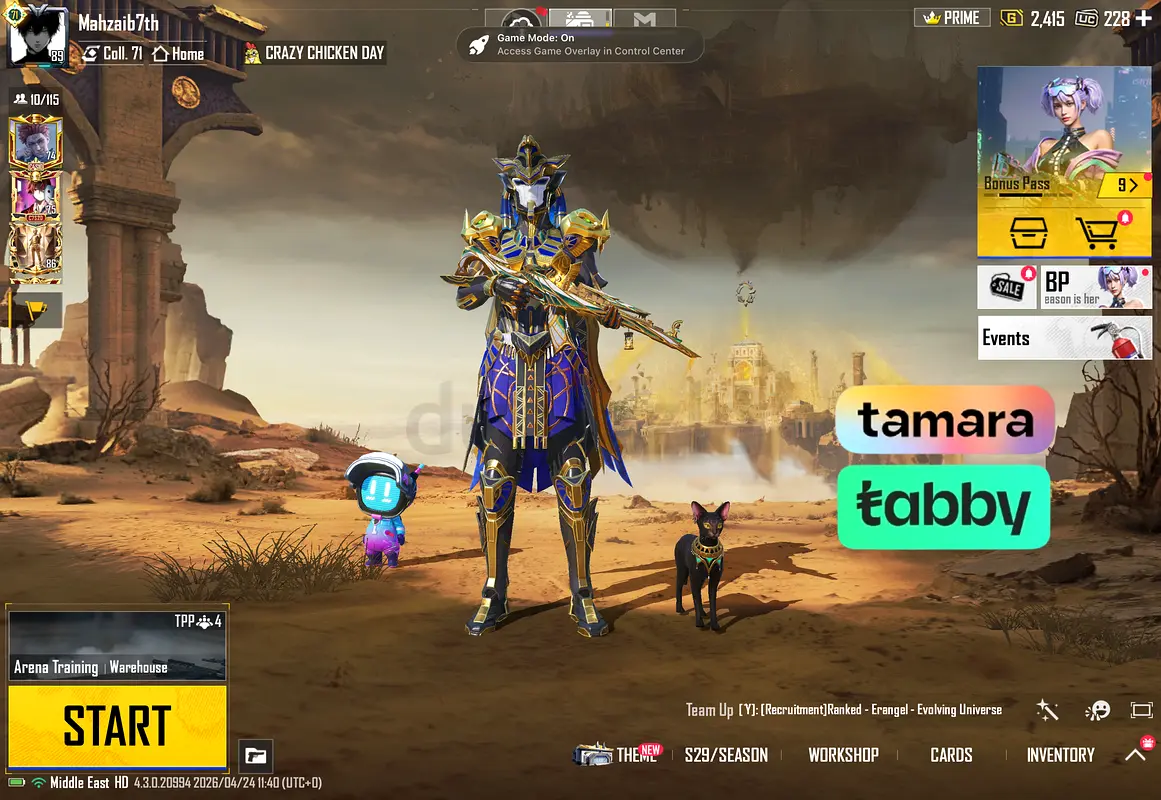Expand the bottom menu with the up arrow
The image size is (1161, 800).
(1135, 755)
